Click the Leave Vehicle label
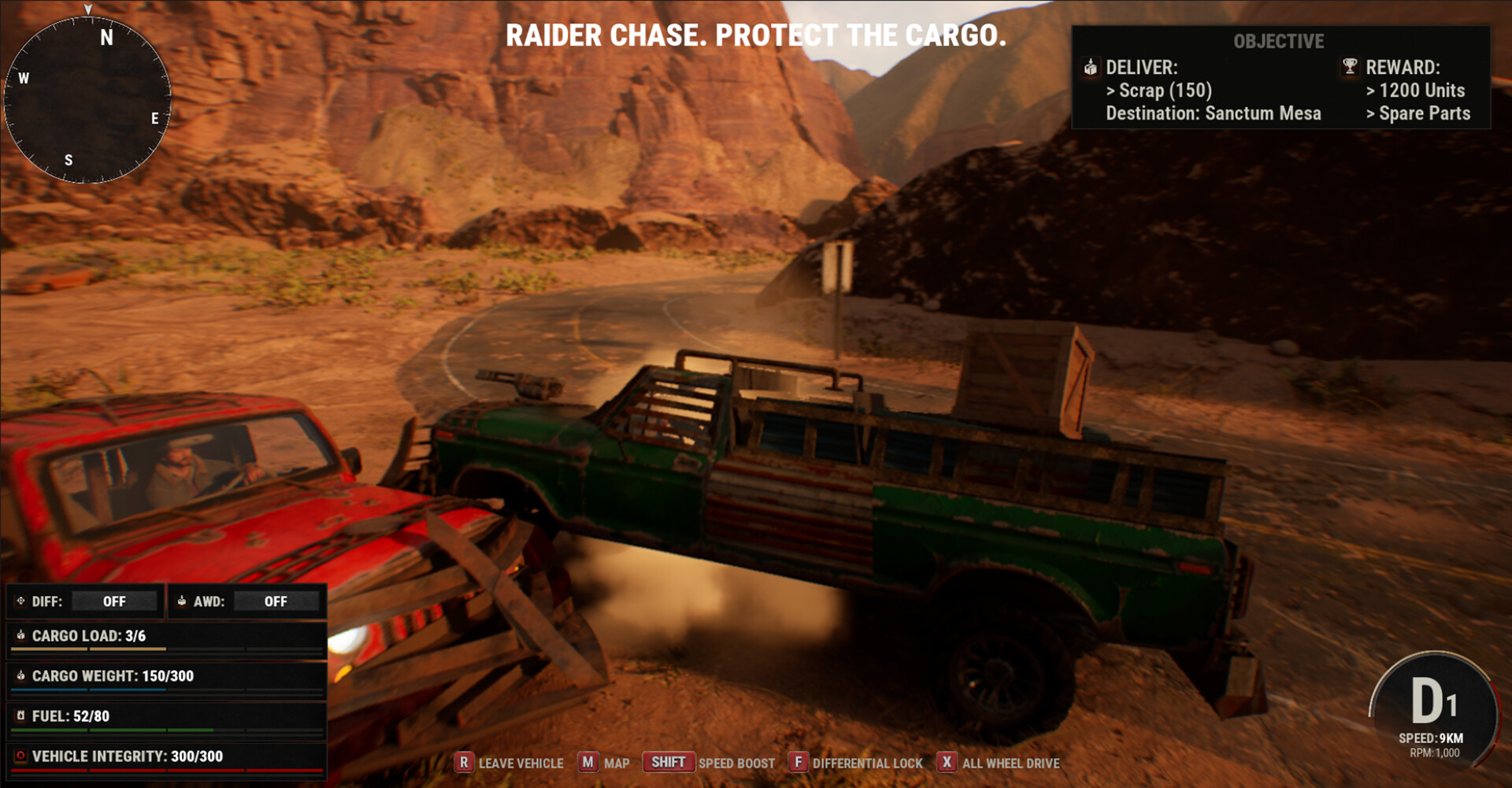The width and height of the screenshot is (1512, 788). click(521, 763)
